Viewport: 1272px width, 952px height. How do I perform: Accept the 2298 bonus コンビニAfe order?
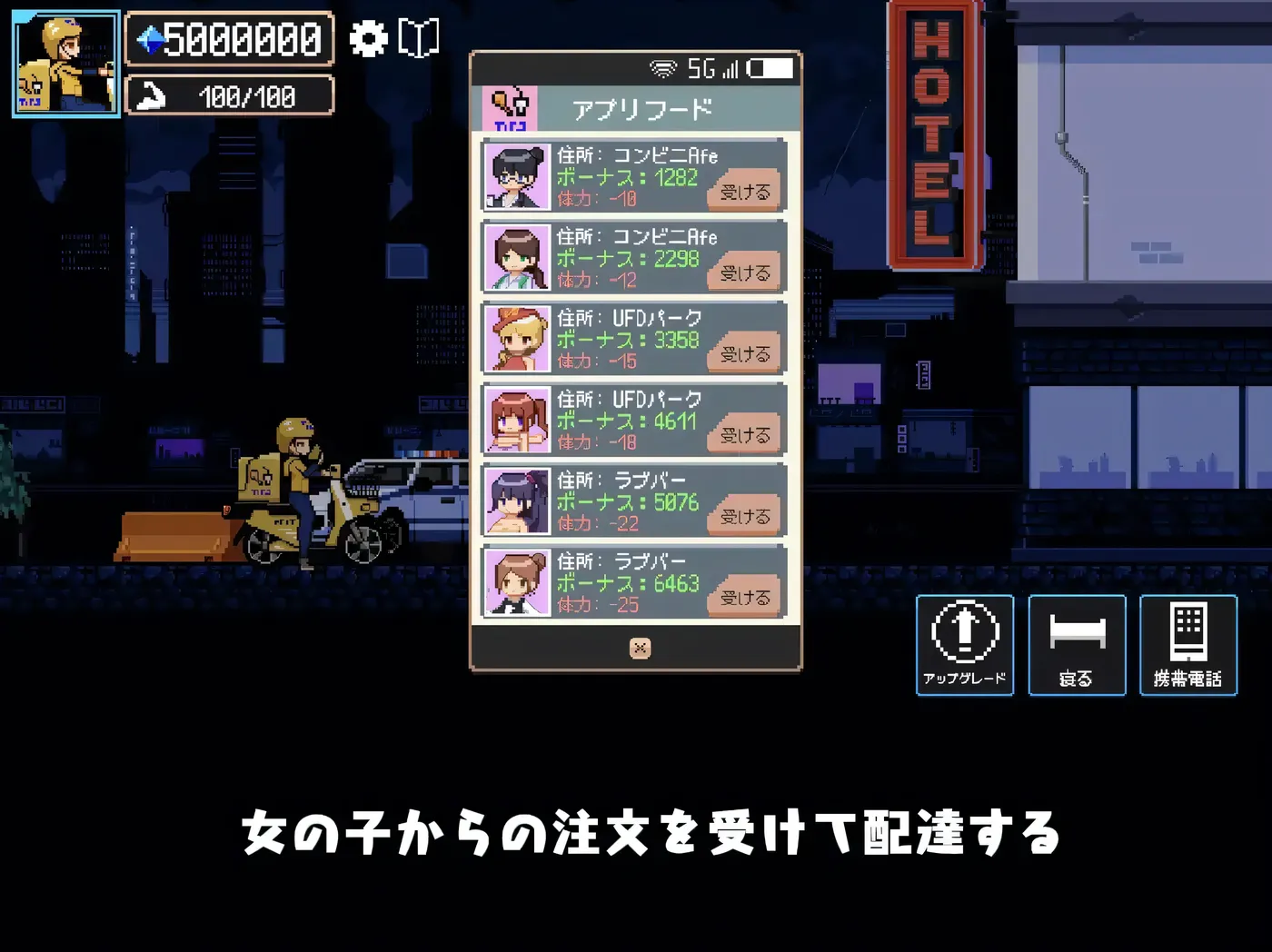(x=743, y=272)
